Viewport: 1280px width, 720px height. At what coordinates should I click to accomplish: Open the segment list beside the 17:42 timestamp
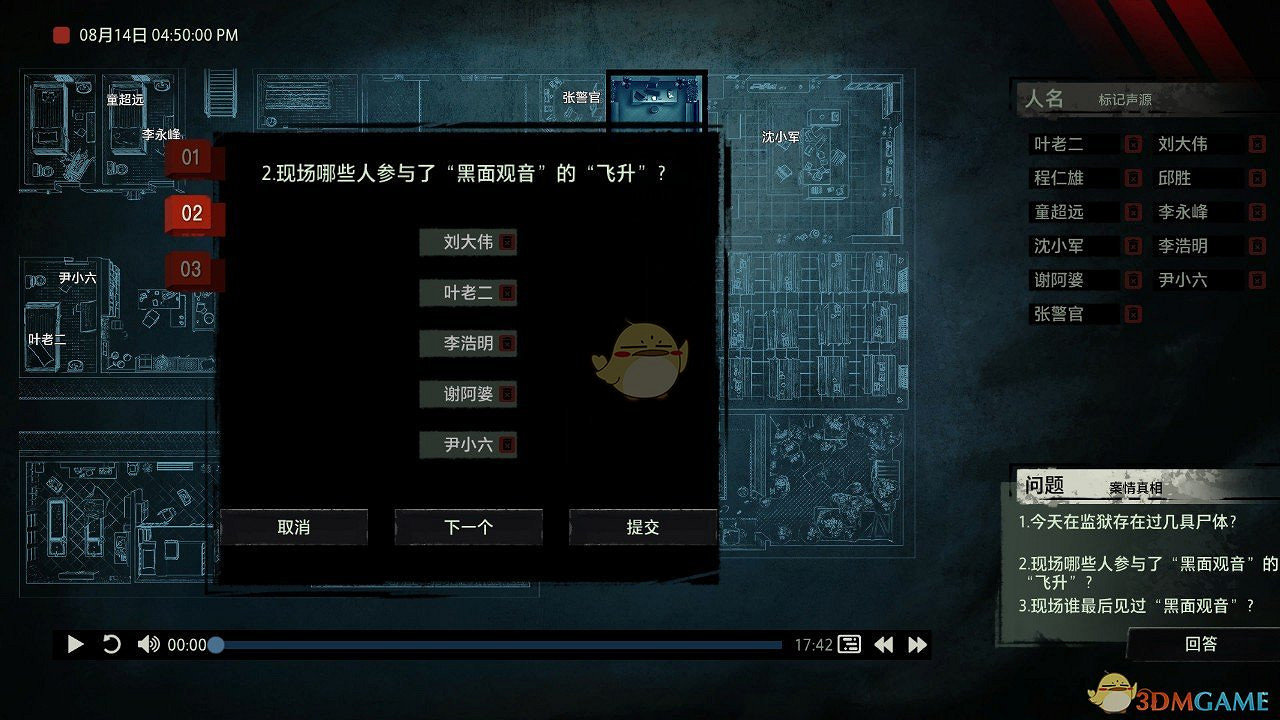coord(848,644)
